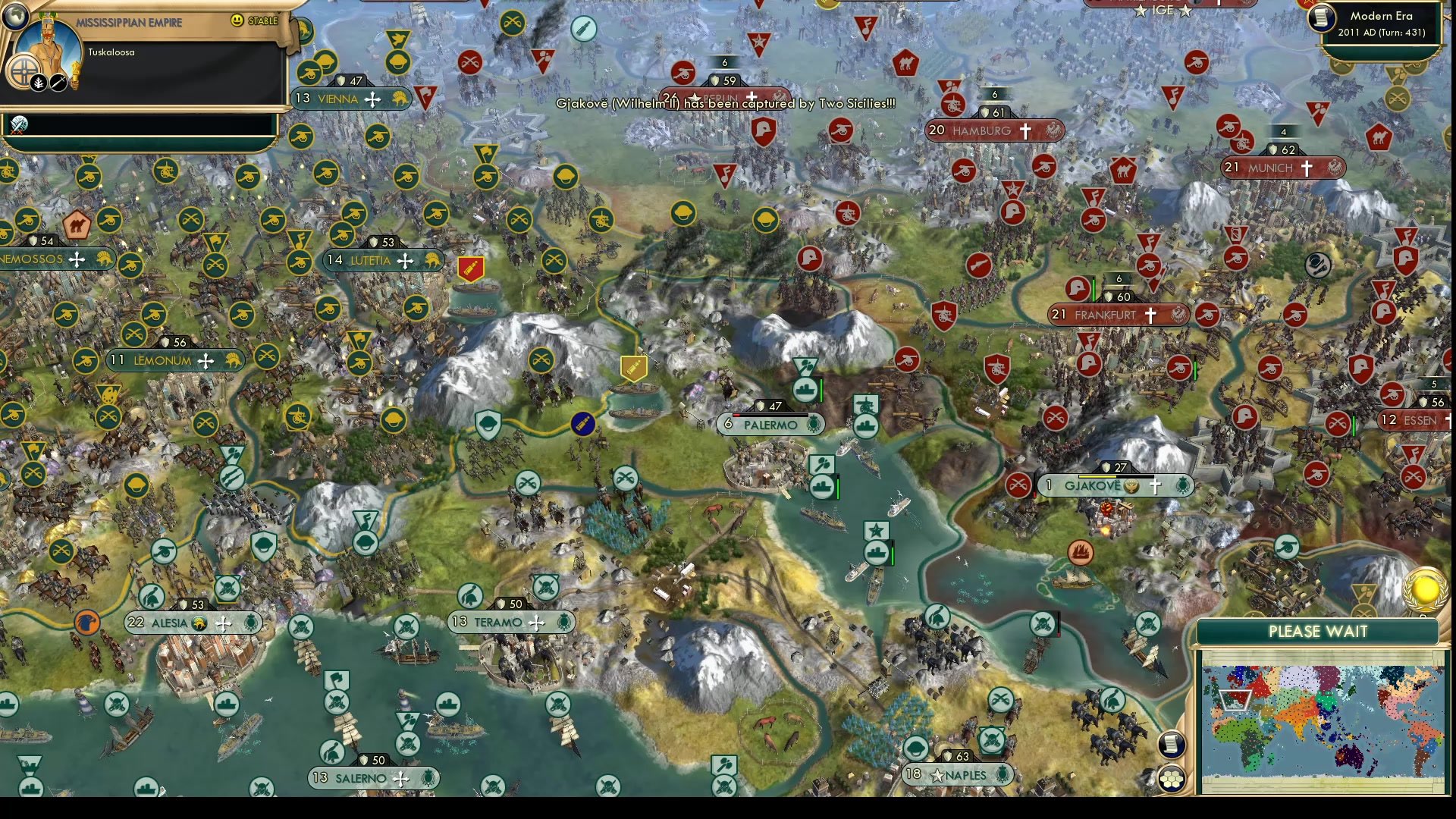Viewport: 1456px width, 819px height.
Task: Open the technology tree via the leaf icon
Action: point(38,83)
